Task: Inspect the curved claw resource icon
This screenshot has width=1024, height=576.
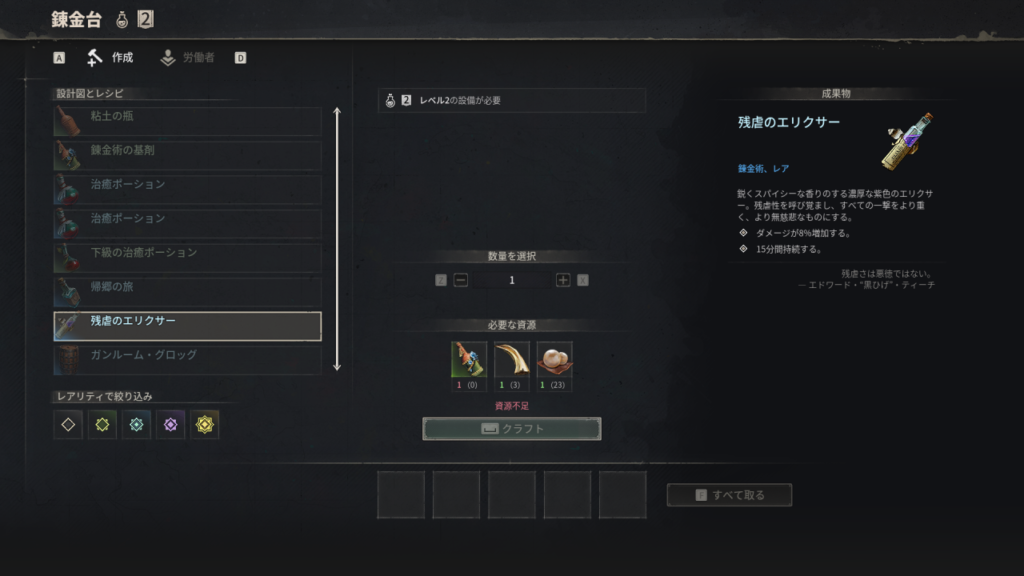Action: coord(512,360)
